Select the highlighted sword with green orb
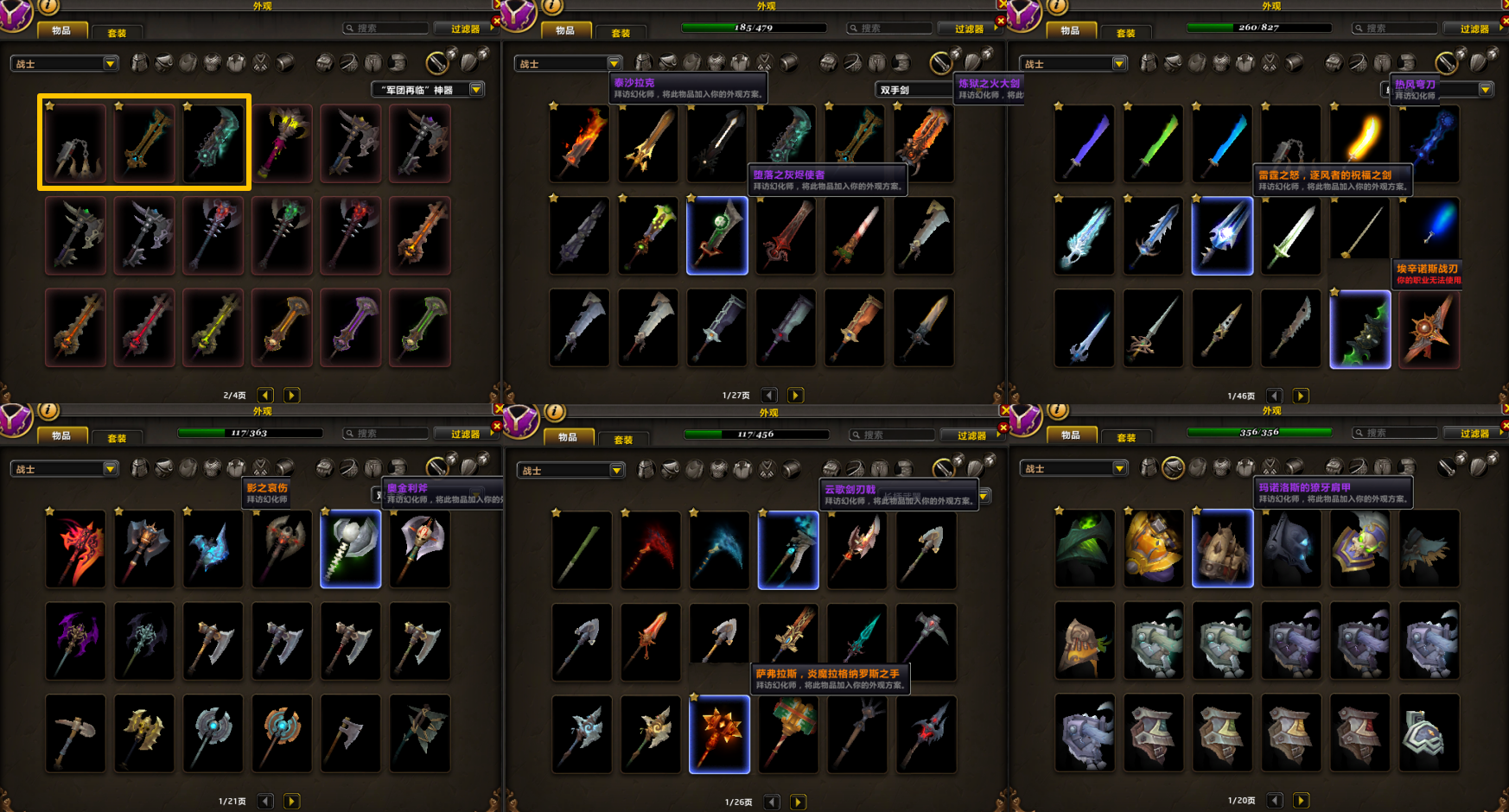Image resolution: width=1509 pixels, height=812 pixels. point(717,236)
